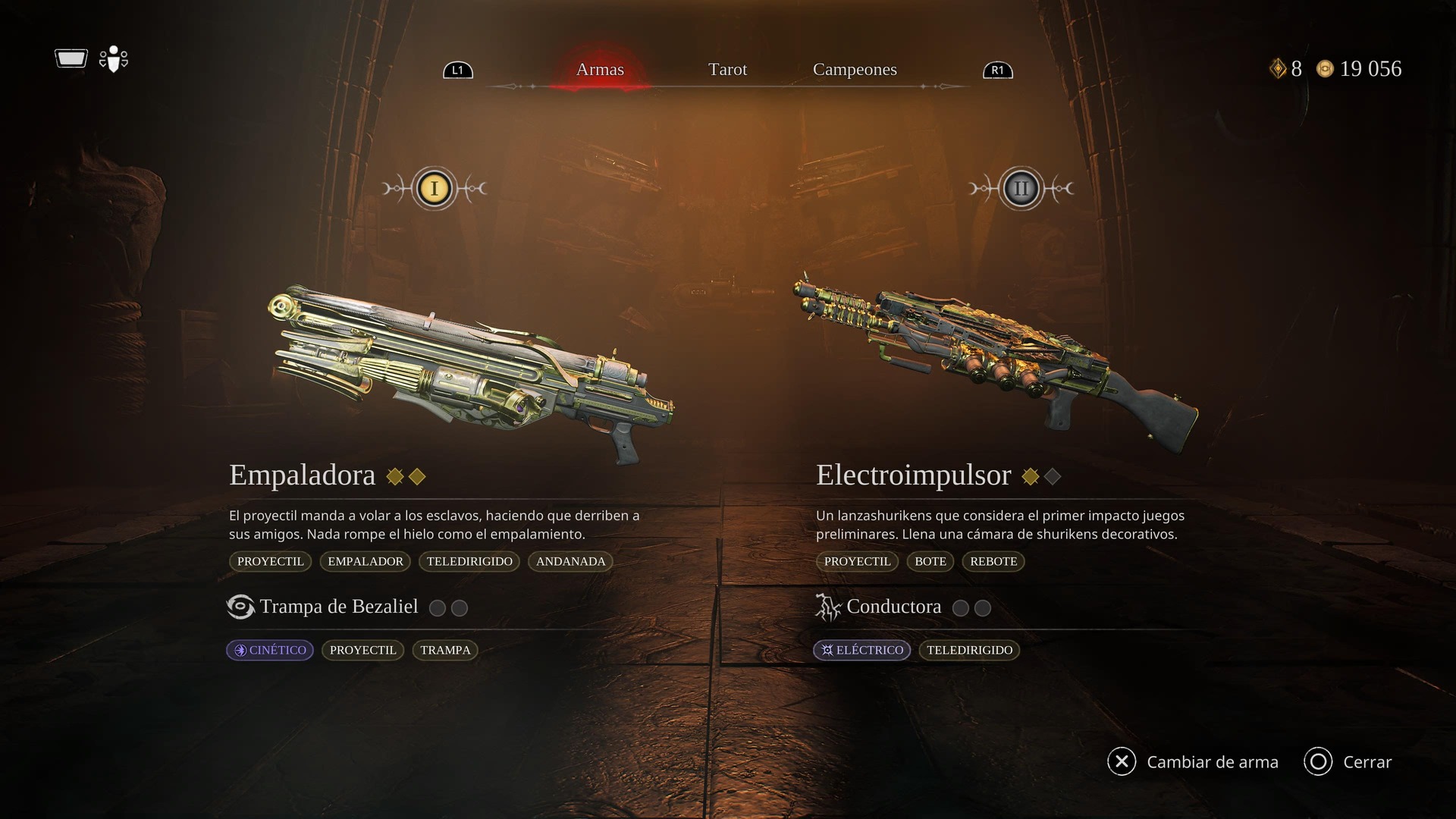This screenshot has width=1456, height=819.
Task: Select the Trampa de Bezaliel ability
Action: tap(338, 607)
